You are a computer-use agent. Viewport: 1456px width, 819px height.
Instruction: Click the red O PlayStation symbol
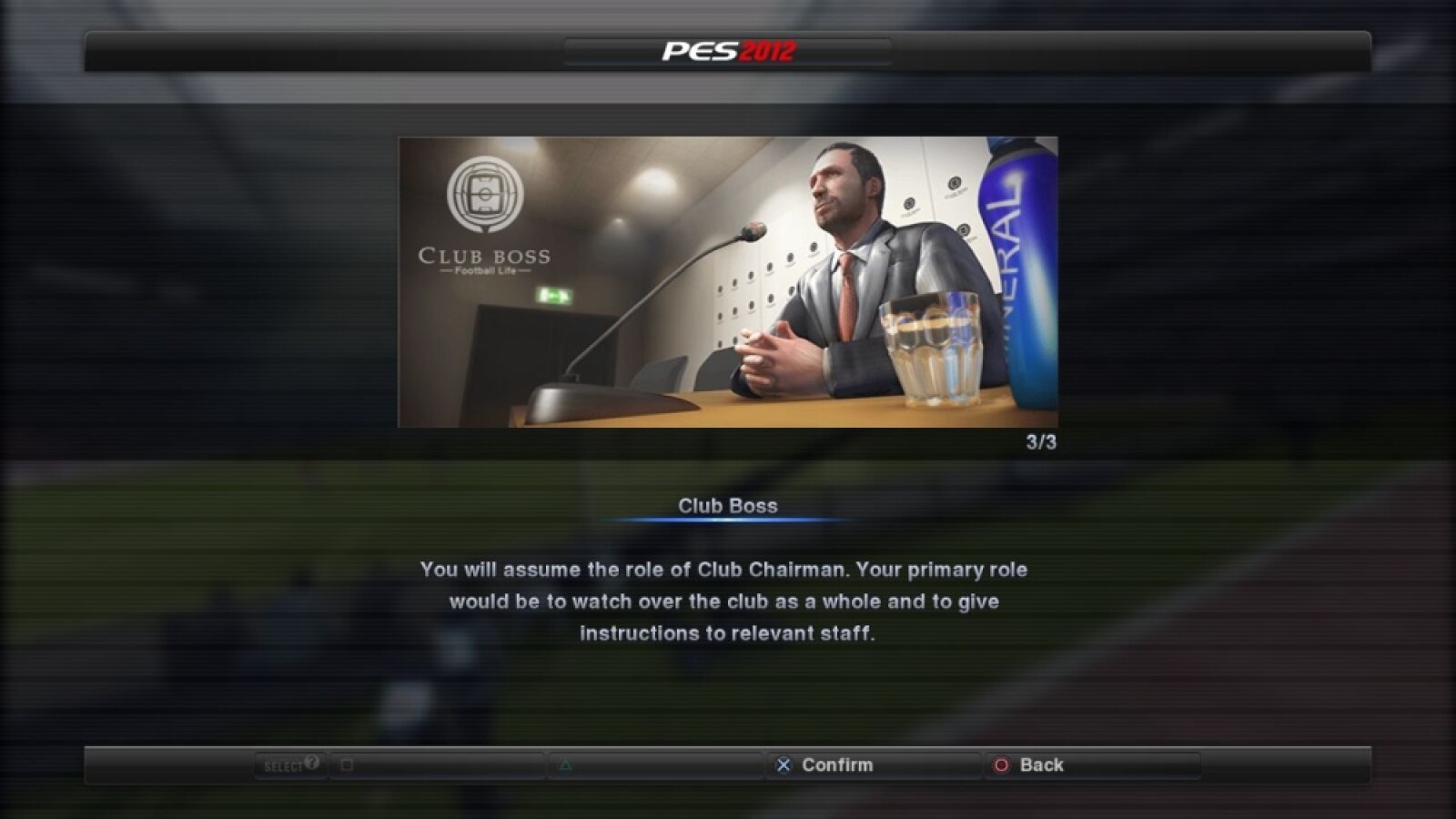pyautogui.click(x=999, y=765)
